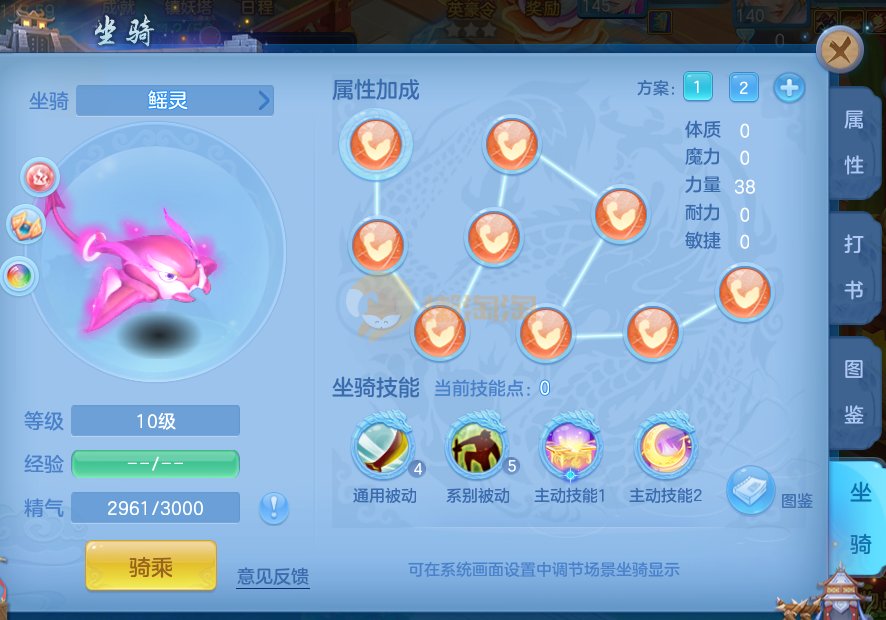
Task: Click the rainbow color wheel icon
Action: coord(17,276)
